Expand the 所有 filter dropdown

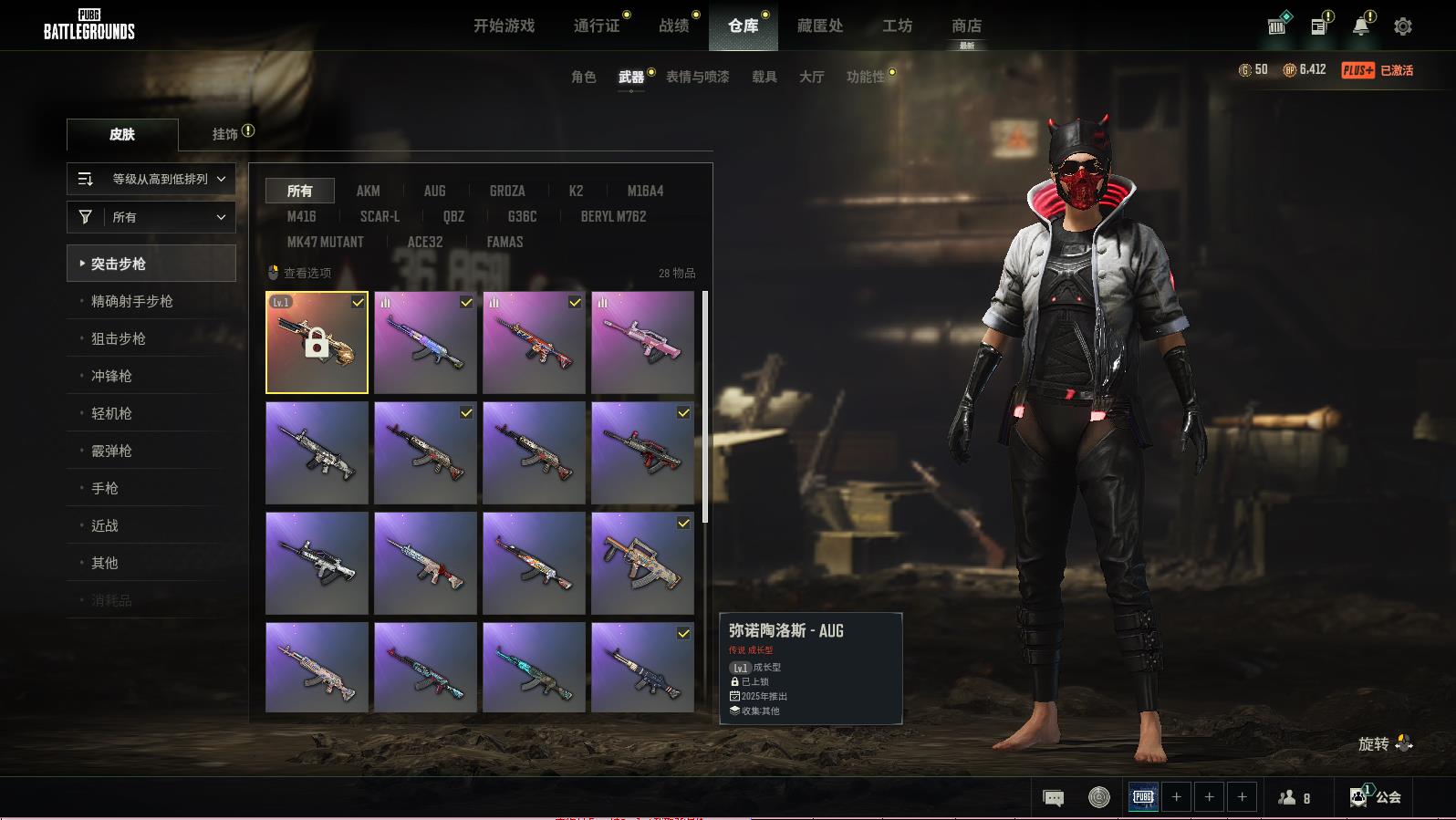pyautogui.click(x=151, y=217)
